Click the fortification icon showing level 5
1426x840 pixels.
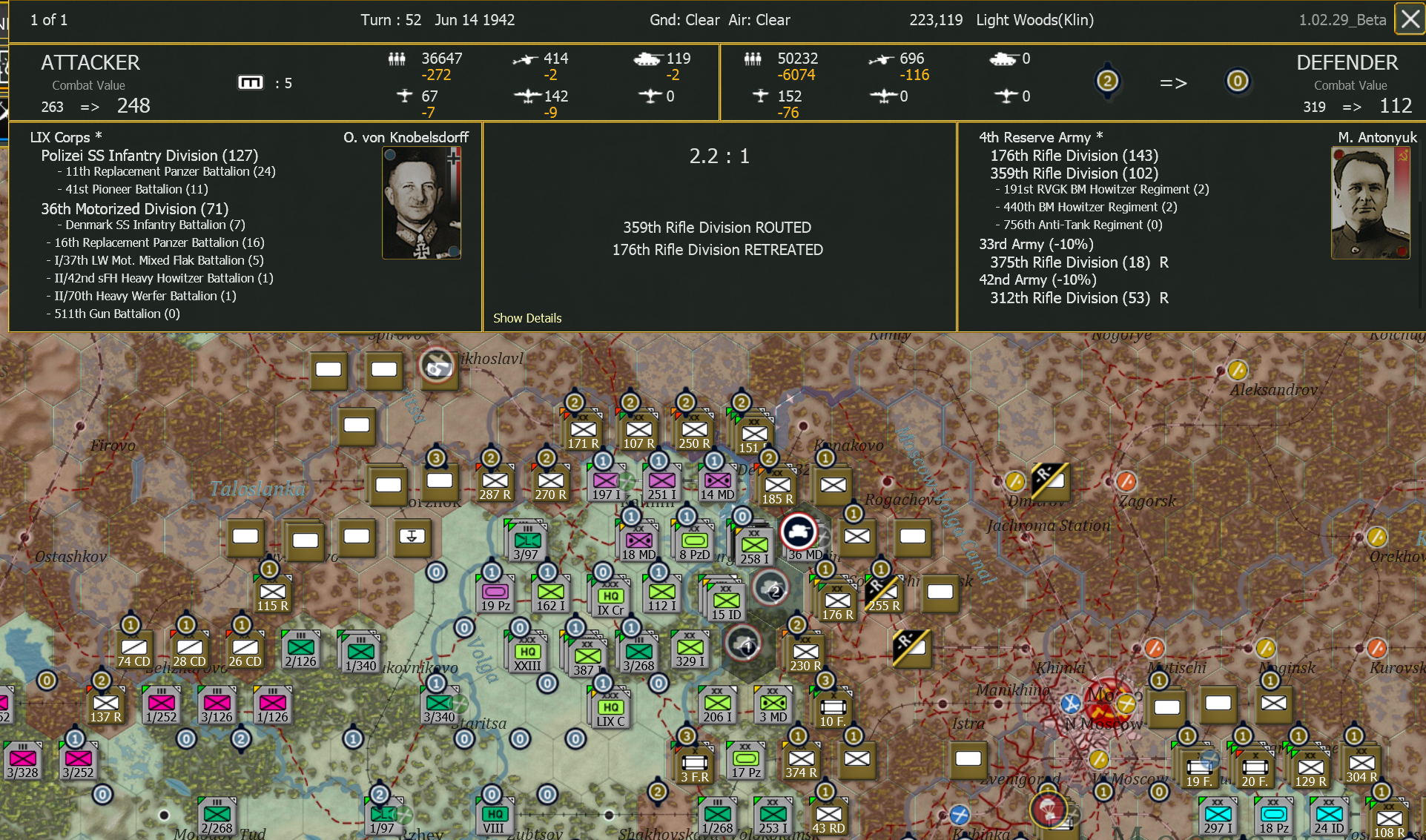coord(252,82)
